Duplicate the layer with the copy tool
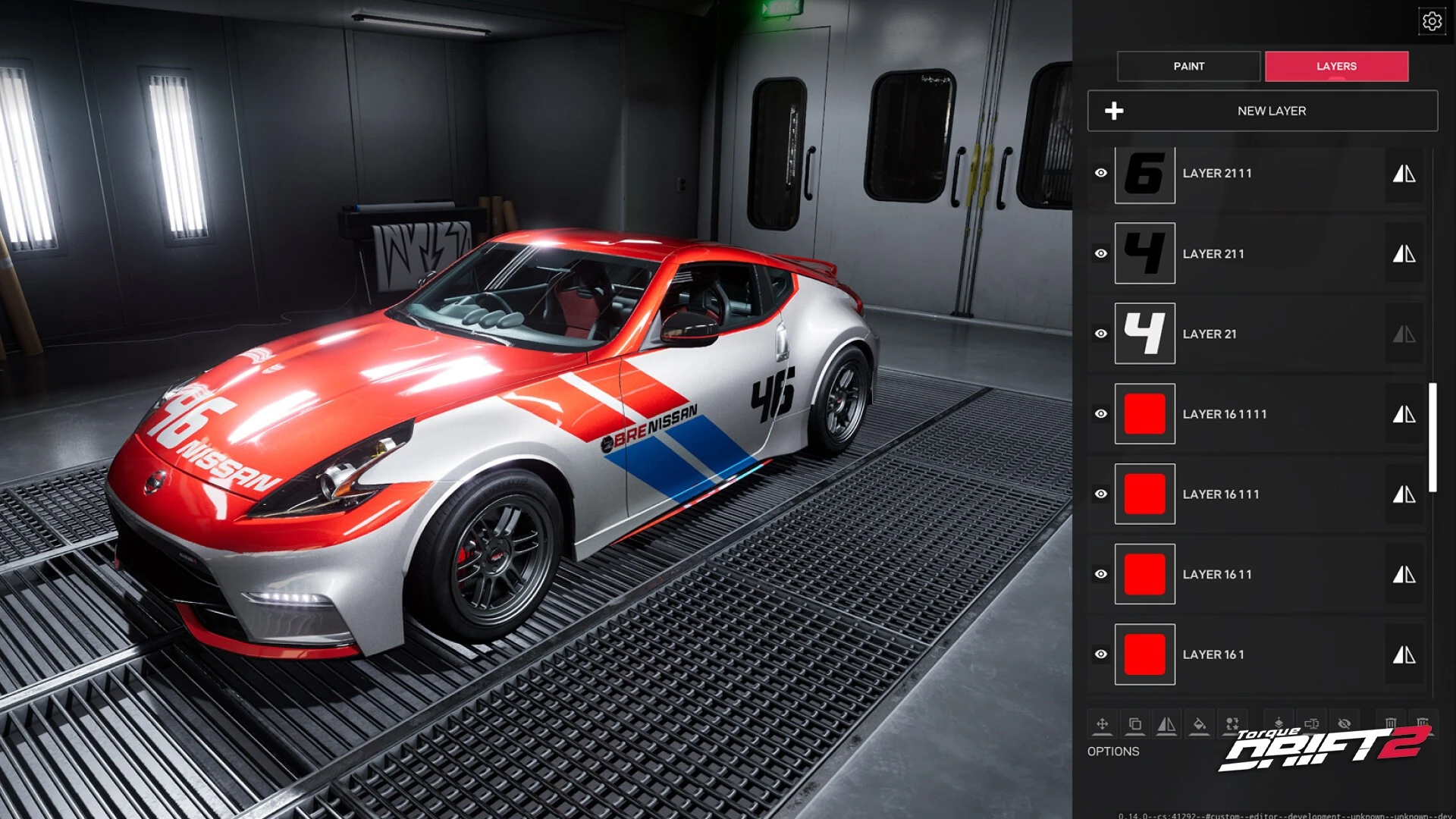Image resolution: width=1456 pixels, height=819 pixels. click(x=1134, y=724)
